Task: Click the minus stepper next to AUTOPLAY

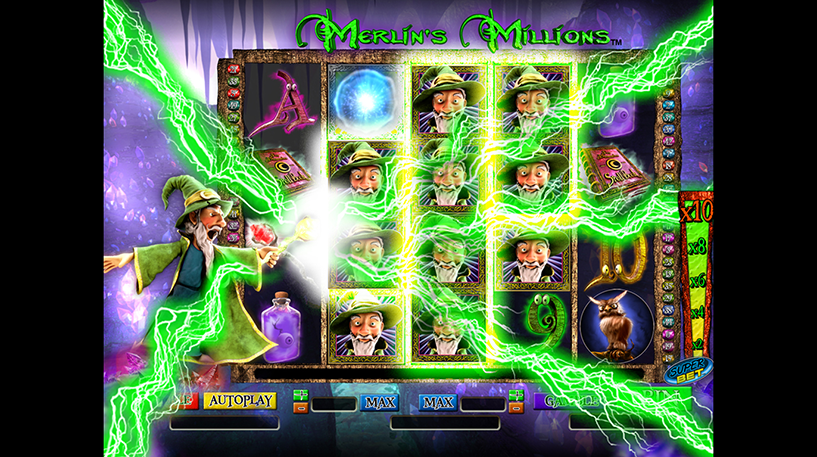Action: [x=300, y=407]
